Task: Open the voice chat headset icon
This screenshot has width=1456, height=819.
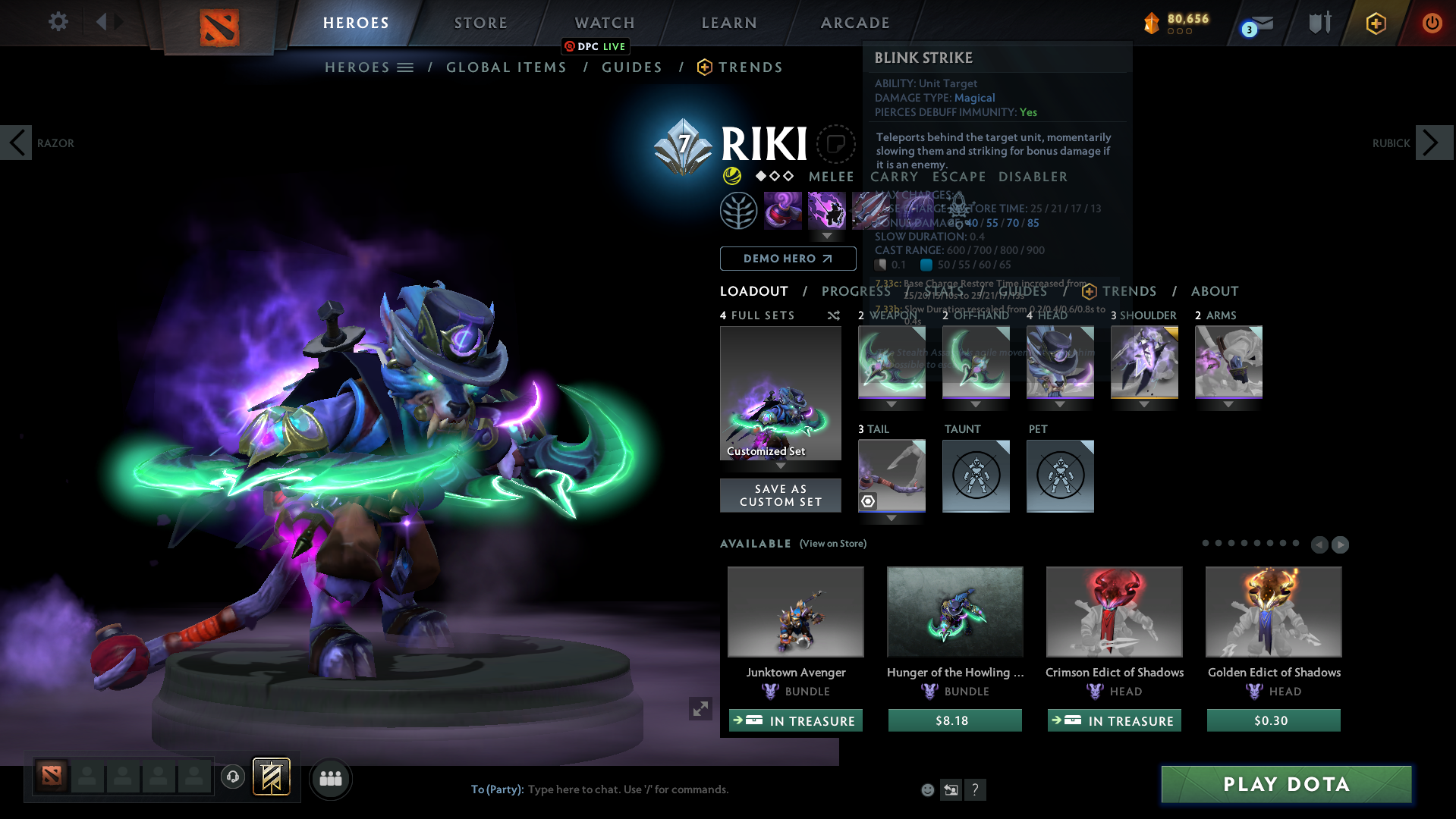Action: (233, 777)
